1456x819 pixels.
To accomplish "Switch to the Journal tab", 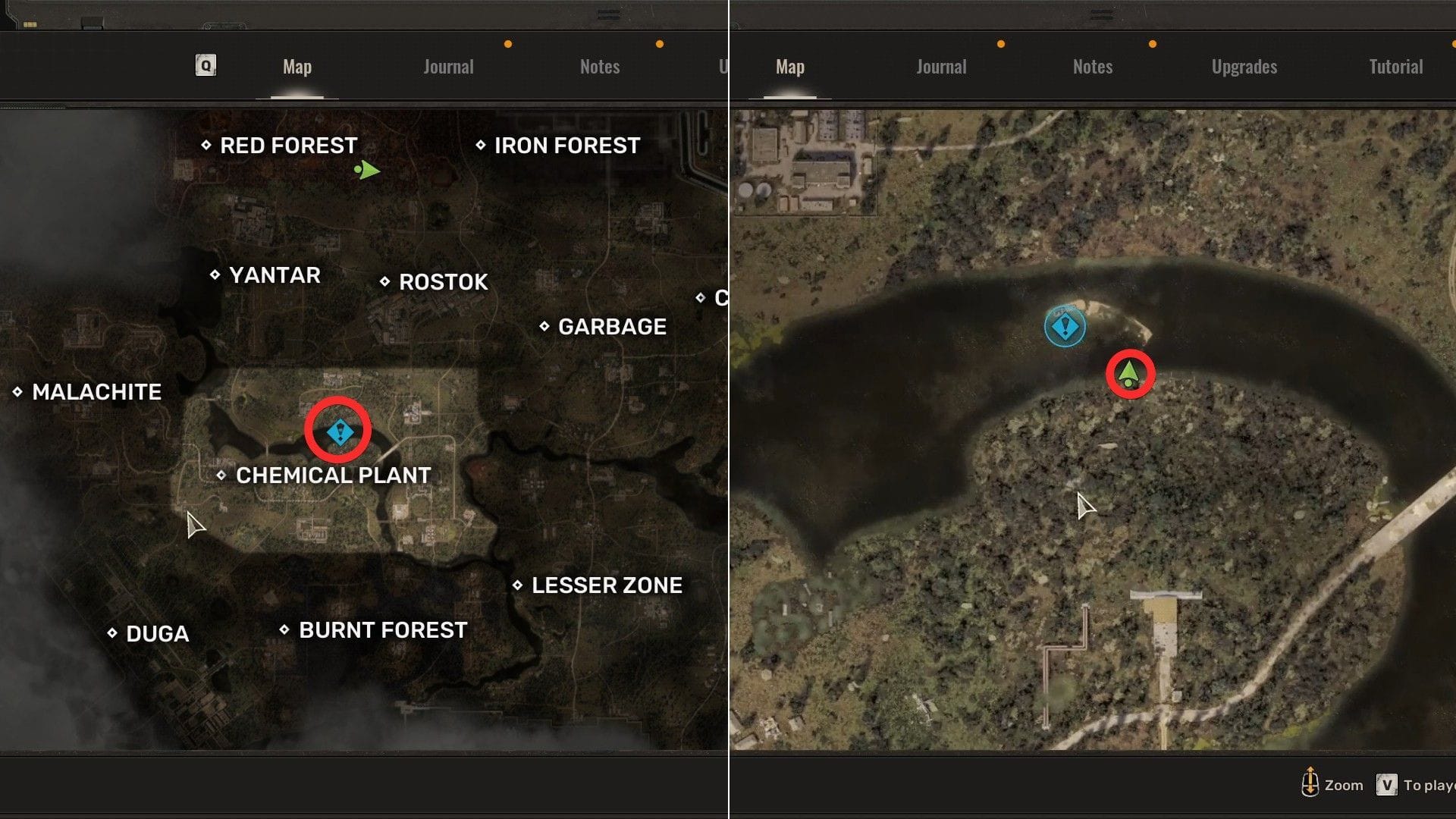I will click(x=940, y=67).
